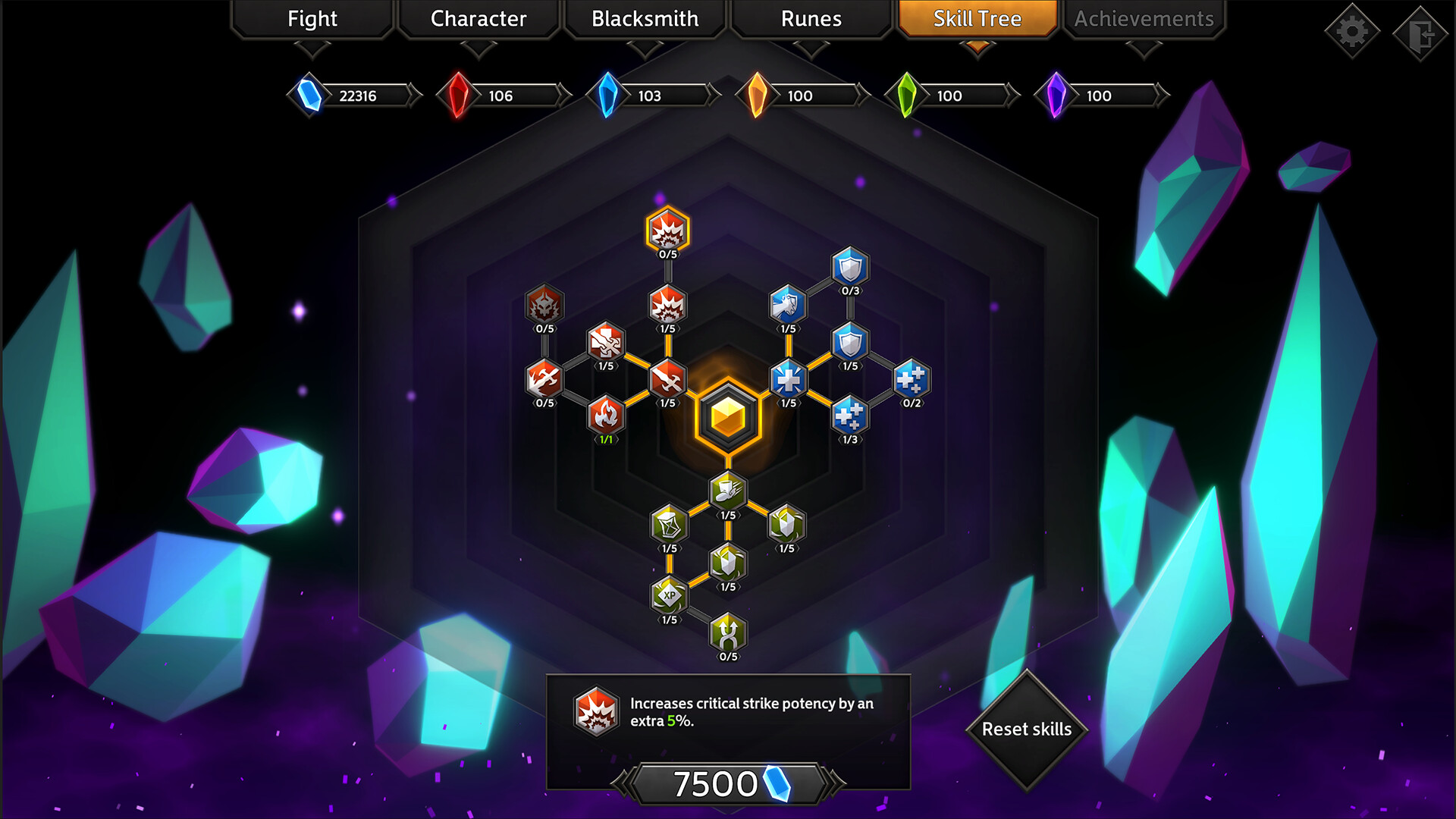Switch to the Fight tab
1456x819 pixels.
(x=311, y=19)
